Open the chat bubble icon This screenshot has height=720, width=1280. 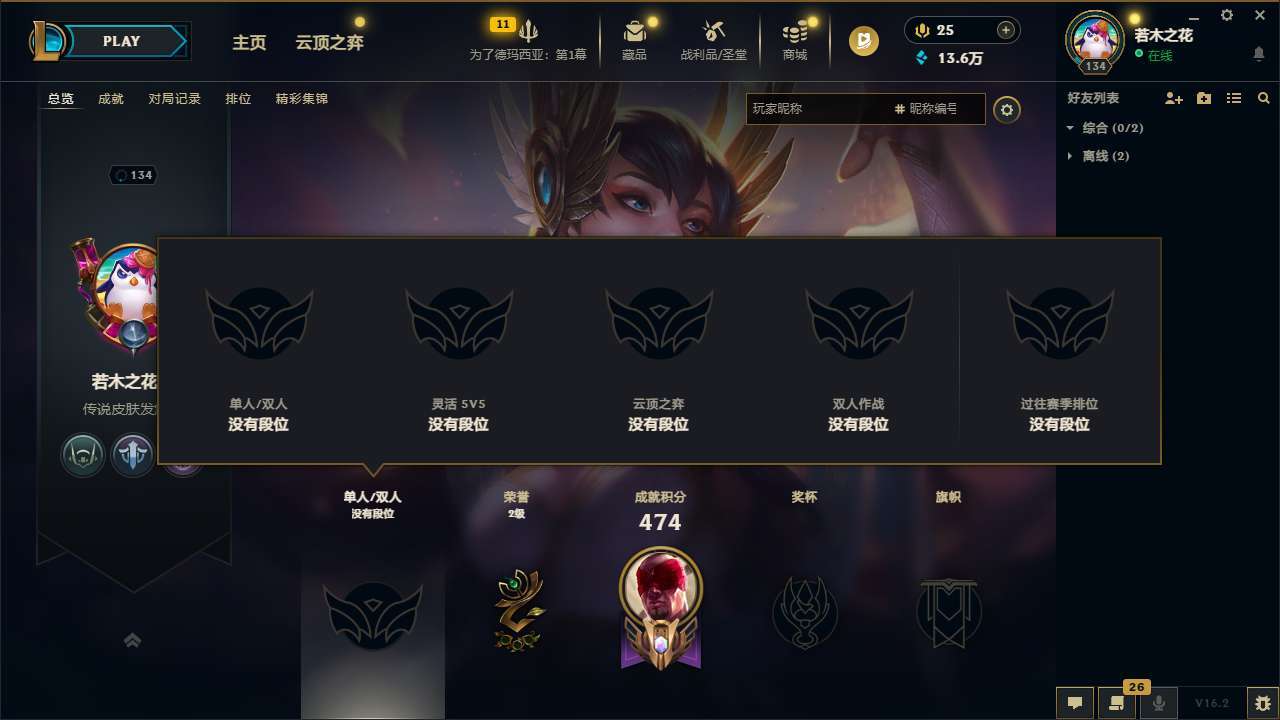click(1073, 703)
